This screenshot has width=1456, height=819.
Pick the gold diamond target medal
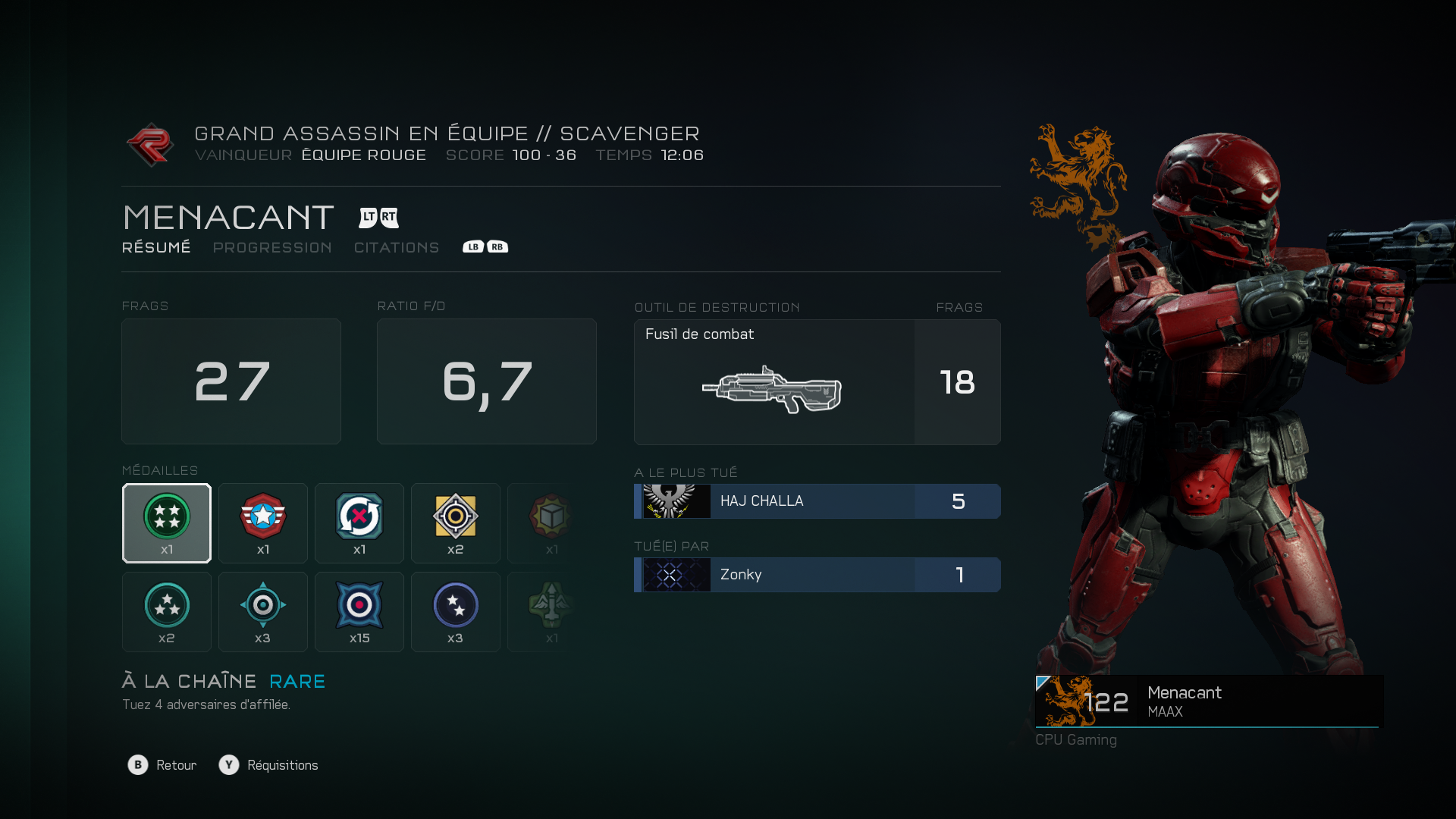[456, 523]
